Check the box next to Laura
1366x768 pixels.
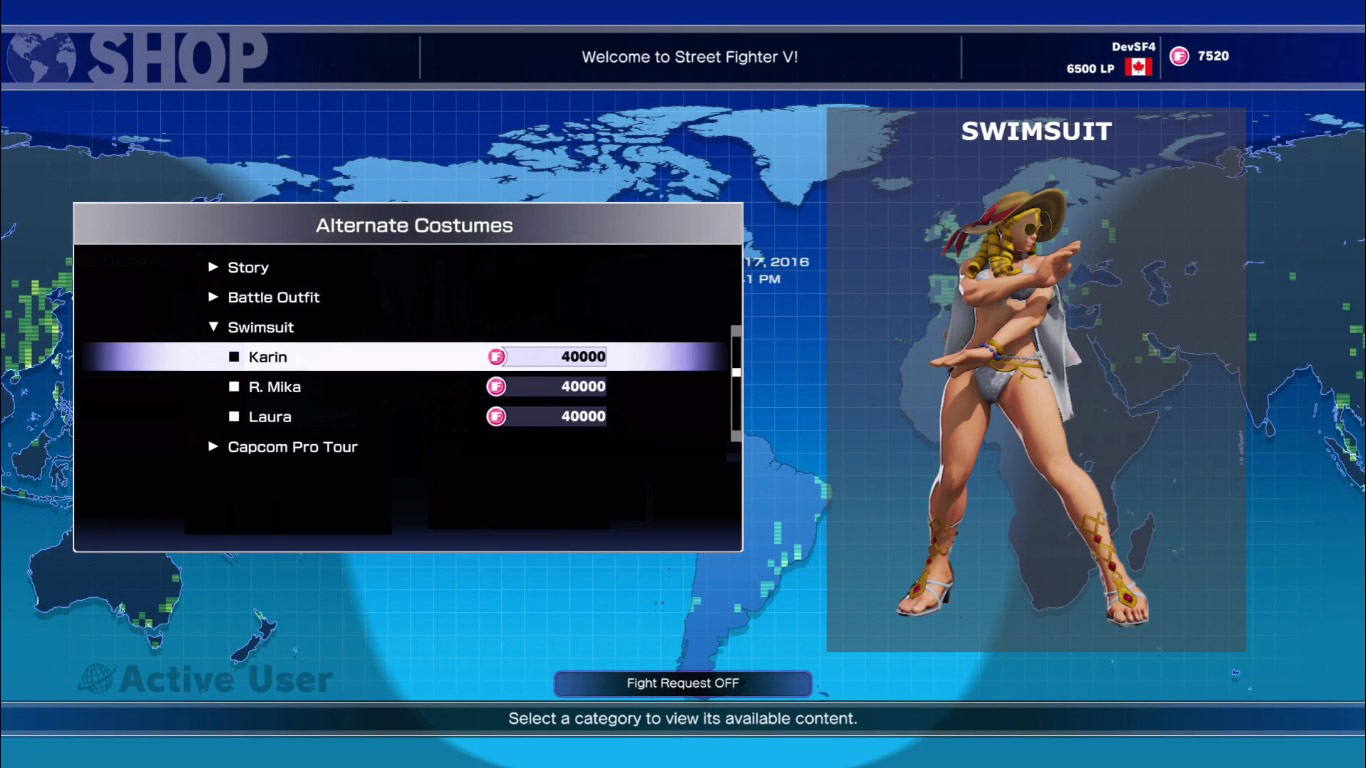pyautogui.click(x=234, y=416)
